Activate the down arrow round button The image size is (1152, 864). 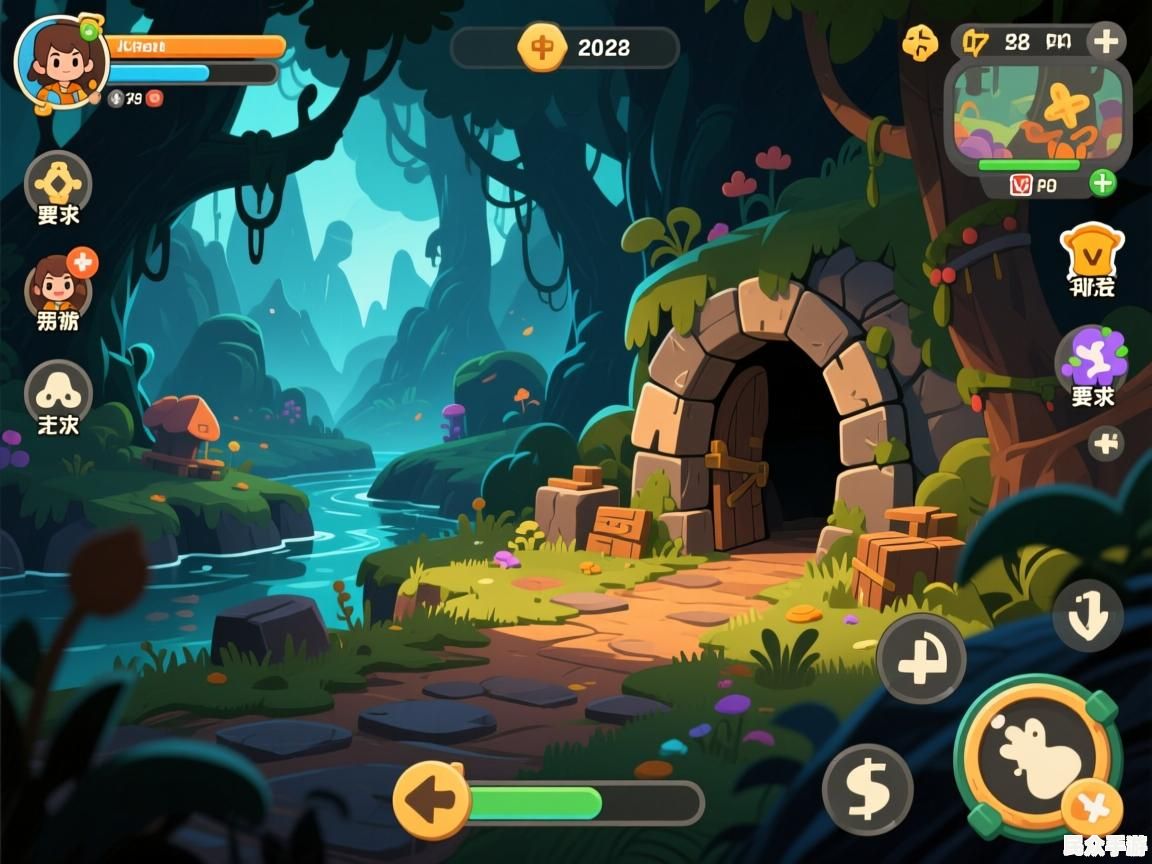[1087, 616]
